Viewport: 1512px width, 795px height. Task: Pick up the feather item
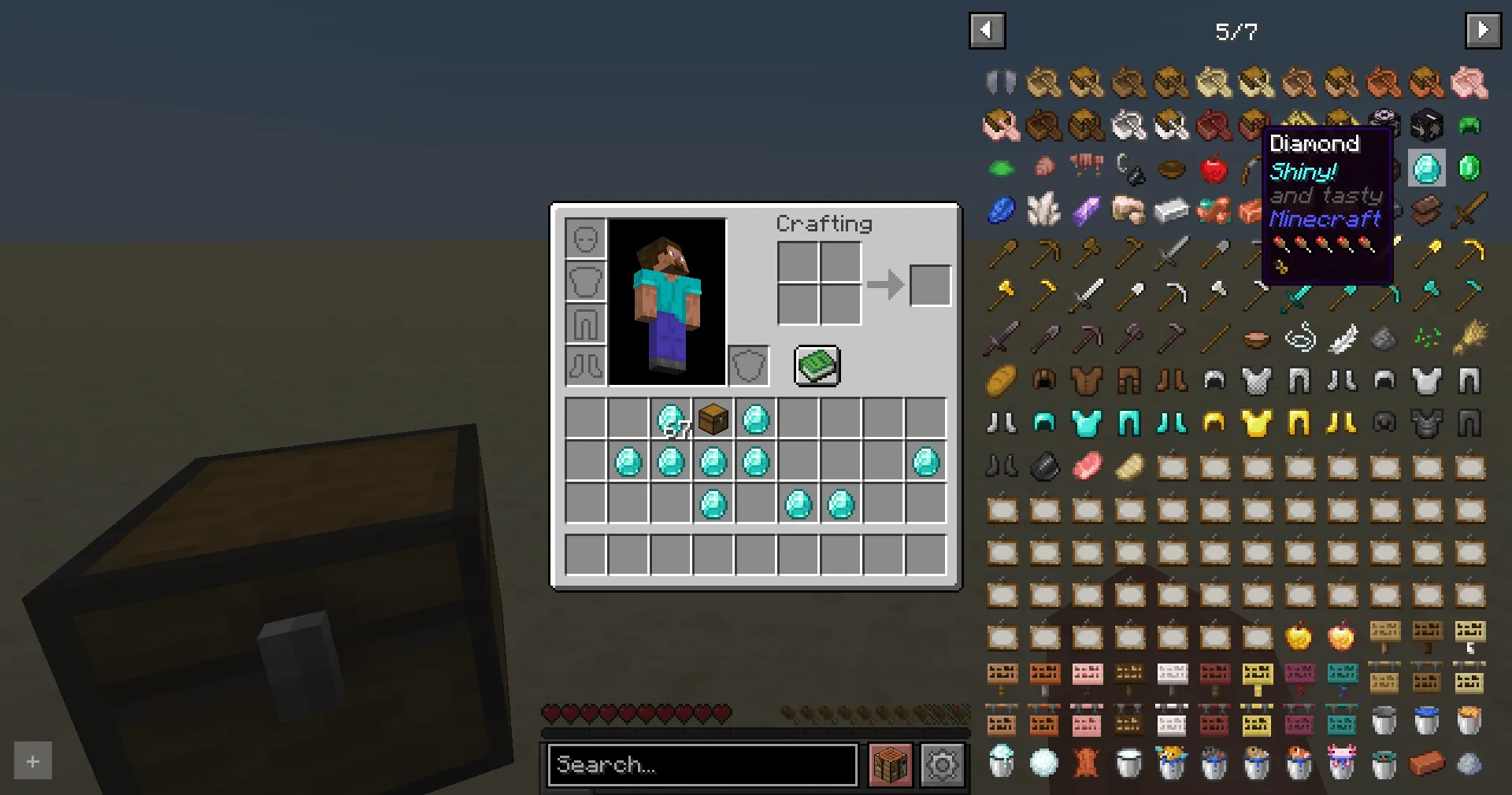tap(1342, 338)
